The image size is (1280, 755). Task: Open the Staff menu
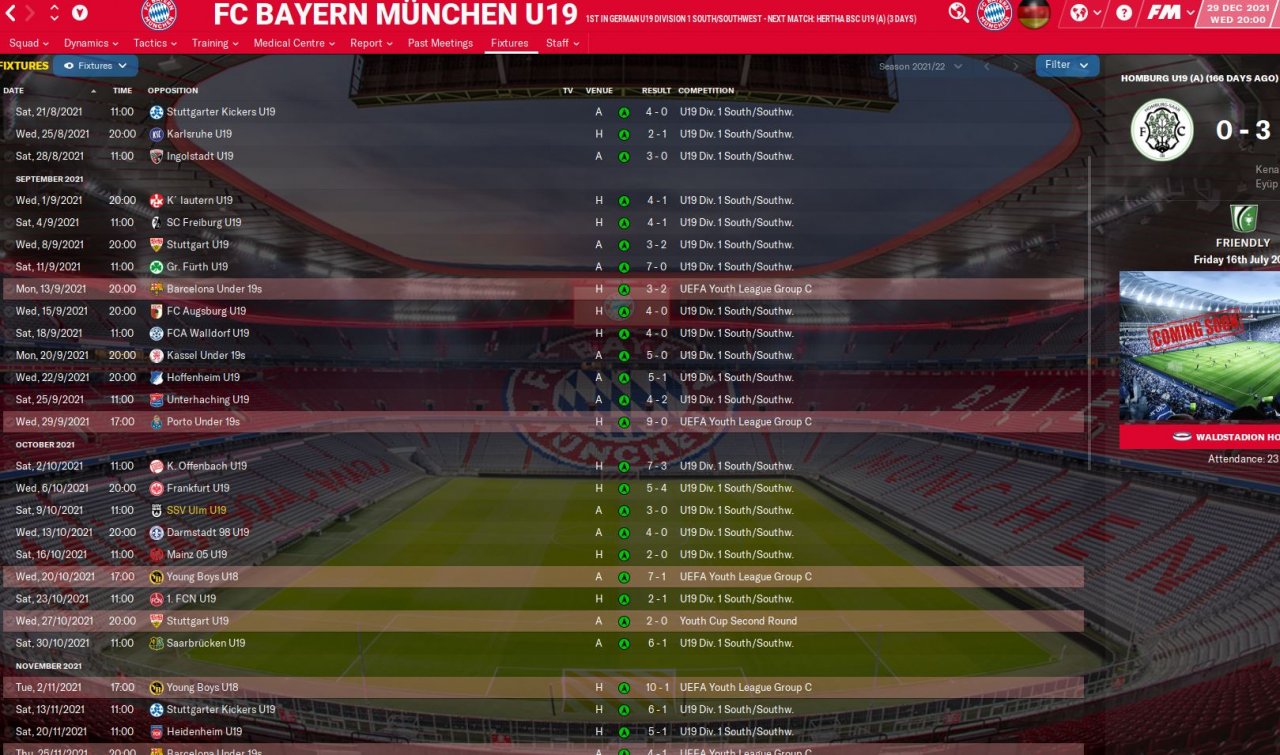coord(562,43)
